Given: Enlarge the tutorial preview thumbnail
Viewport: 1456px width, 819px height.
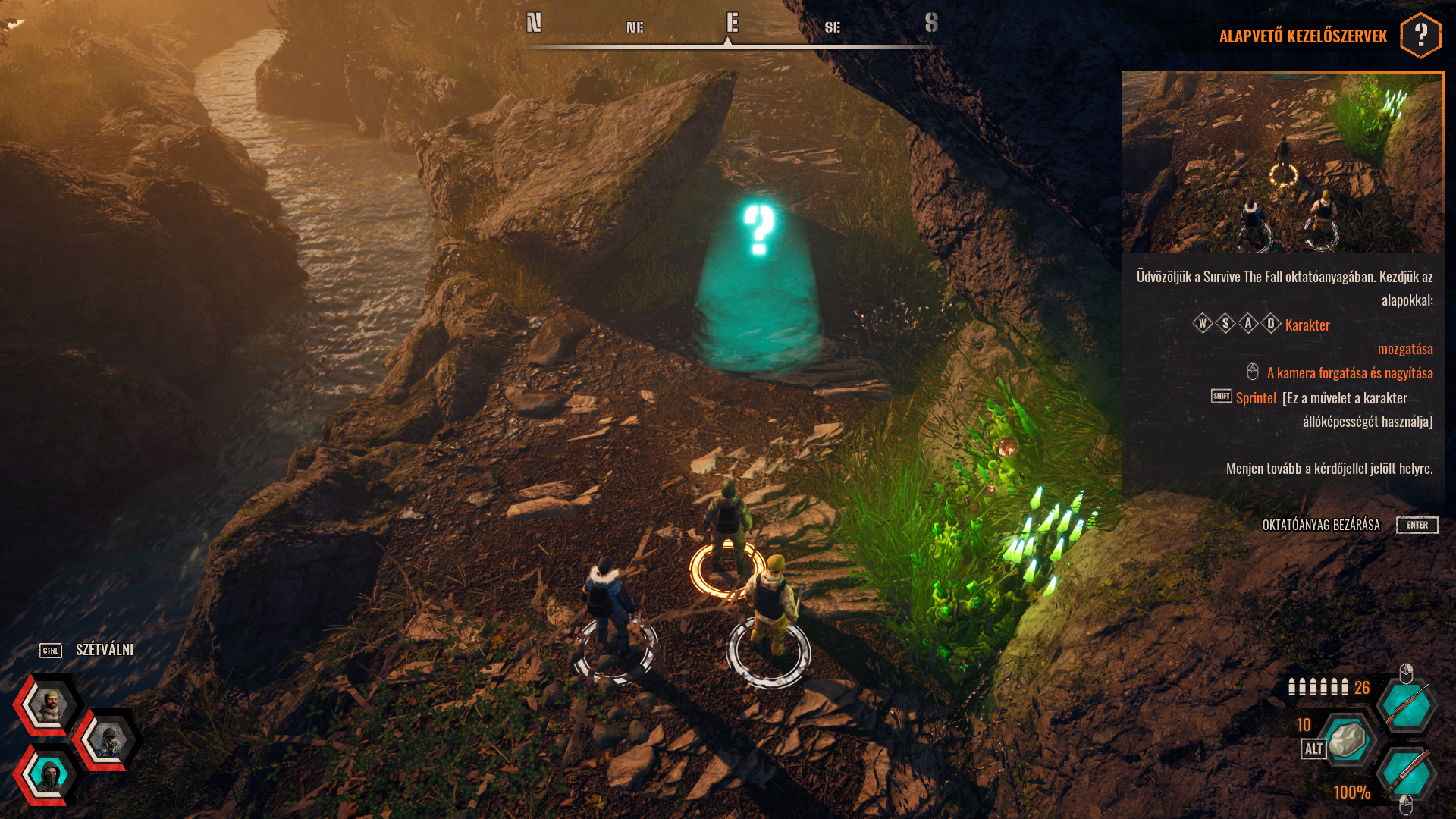Looking at the screenshot, I should (1282, 162).
